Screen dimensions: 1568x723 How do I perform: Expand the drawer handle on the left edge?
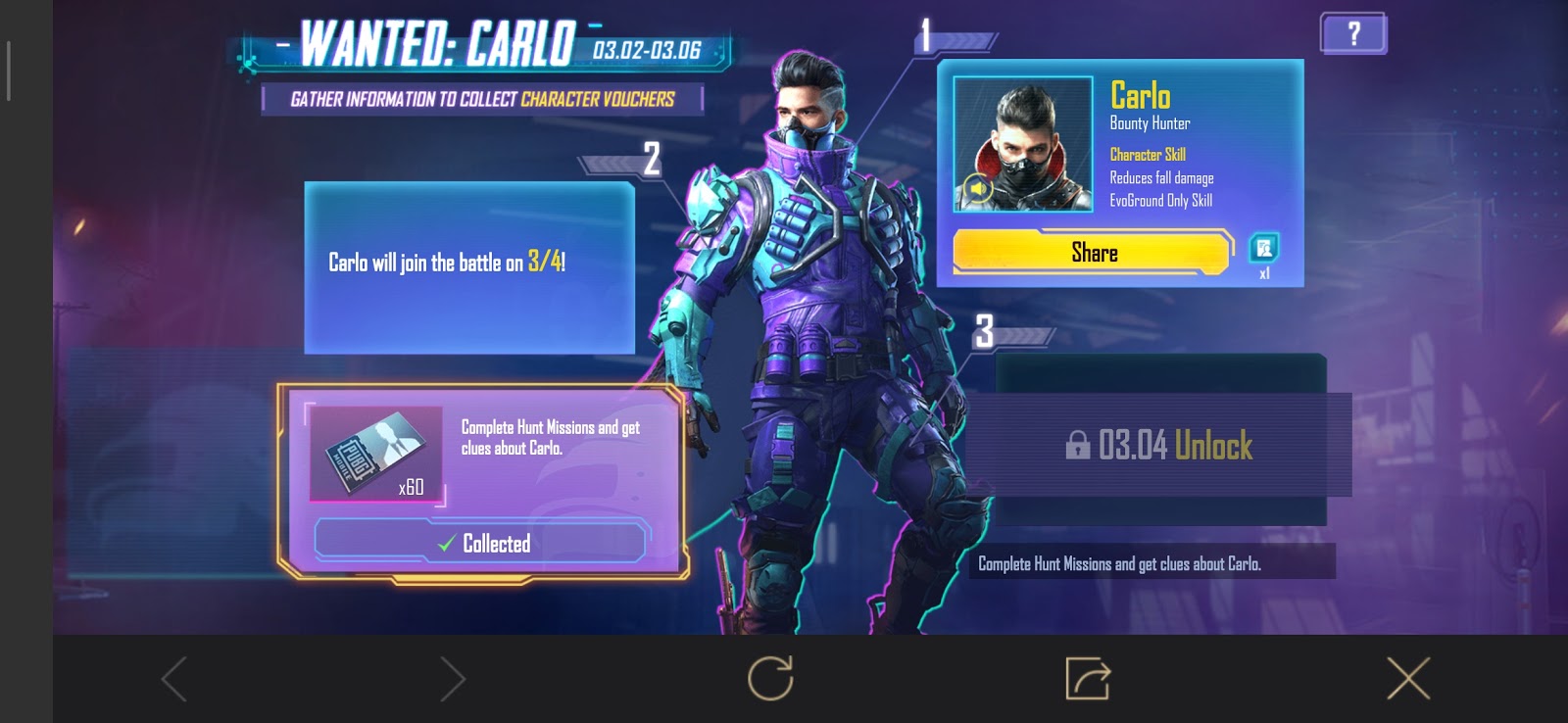tap(9, 67)
